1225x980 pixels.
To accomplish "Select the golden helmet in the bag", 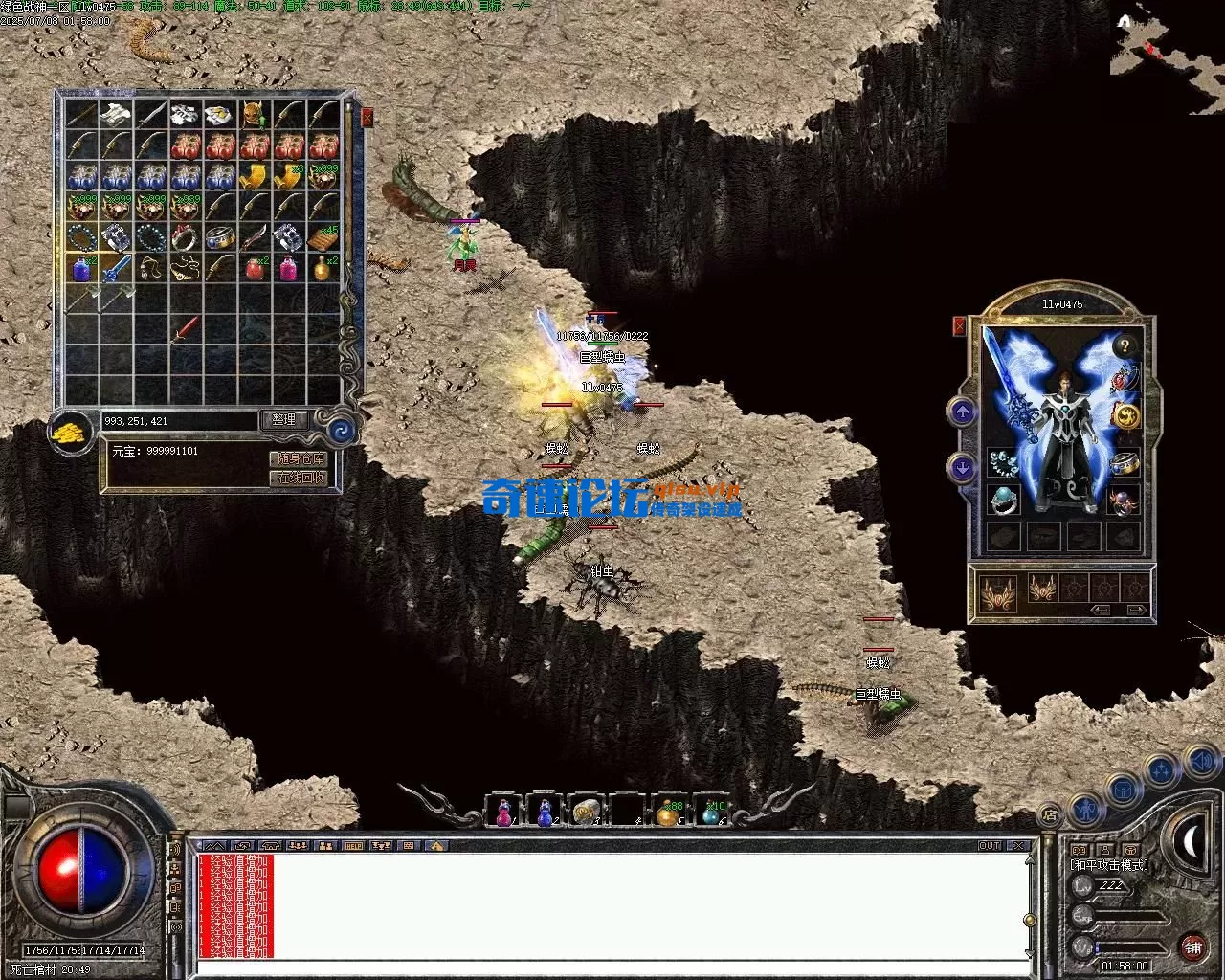I will click(254, 115).
